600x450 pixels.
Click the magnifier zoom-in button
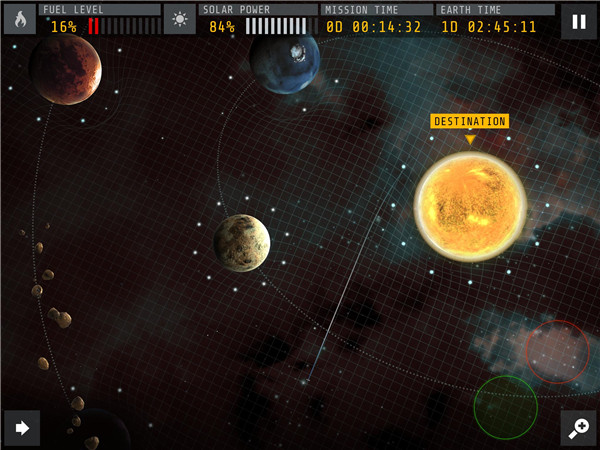point(578,428)
